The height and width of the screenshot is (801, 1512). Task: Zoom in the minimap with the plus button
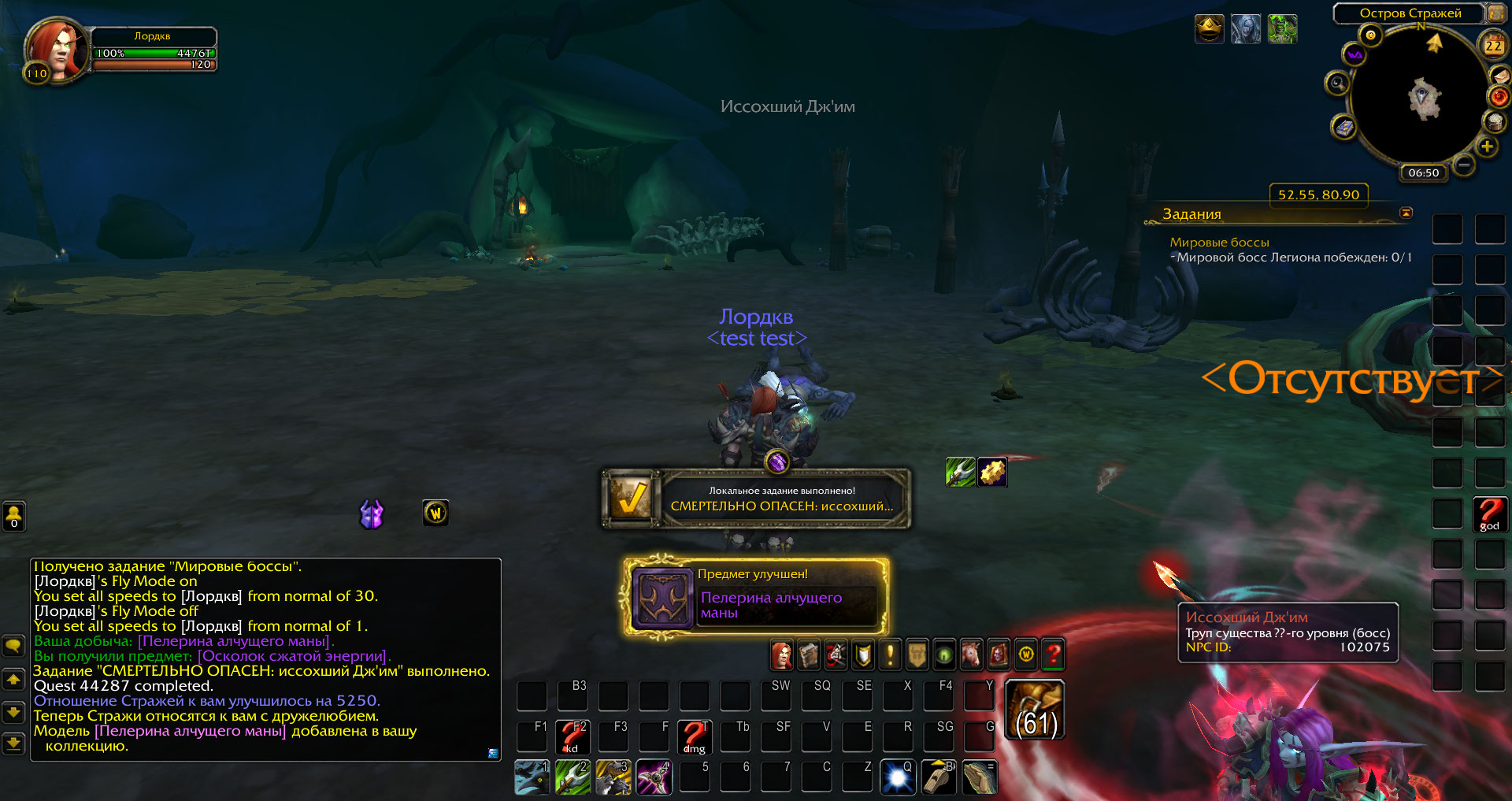coord(1487,146)
